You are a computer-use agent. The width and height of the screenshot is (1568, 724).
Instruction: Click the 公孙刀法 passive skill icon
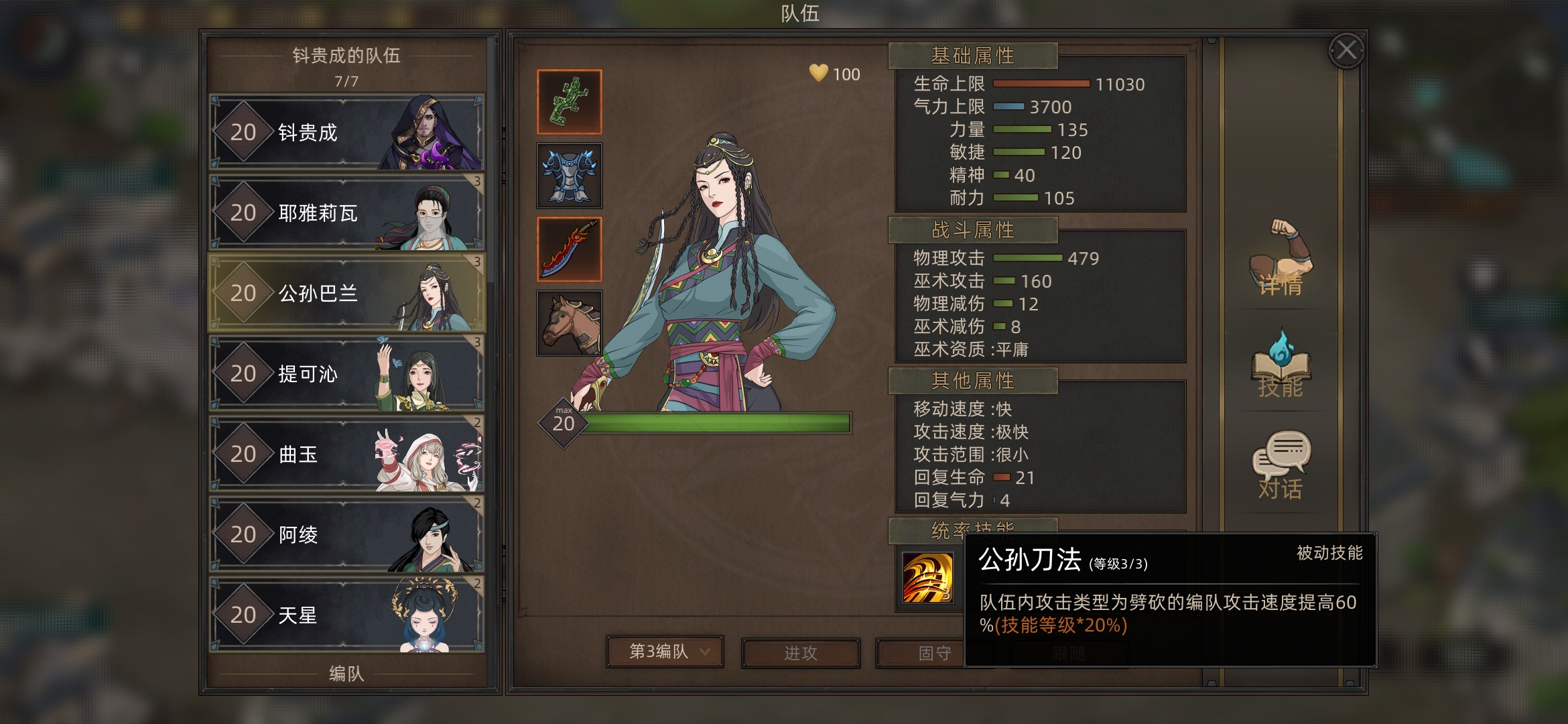927,577
